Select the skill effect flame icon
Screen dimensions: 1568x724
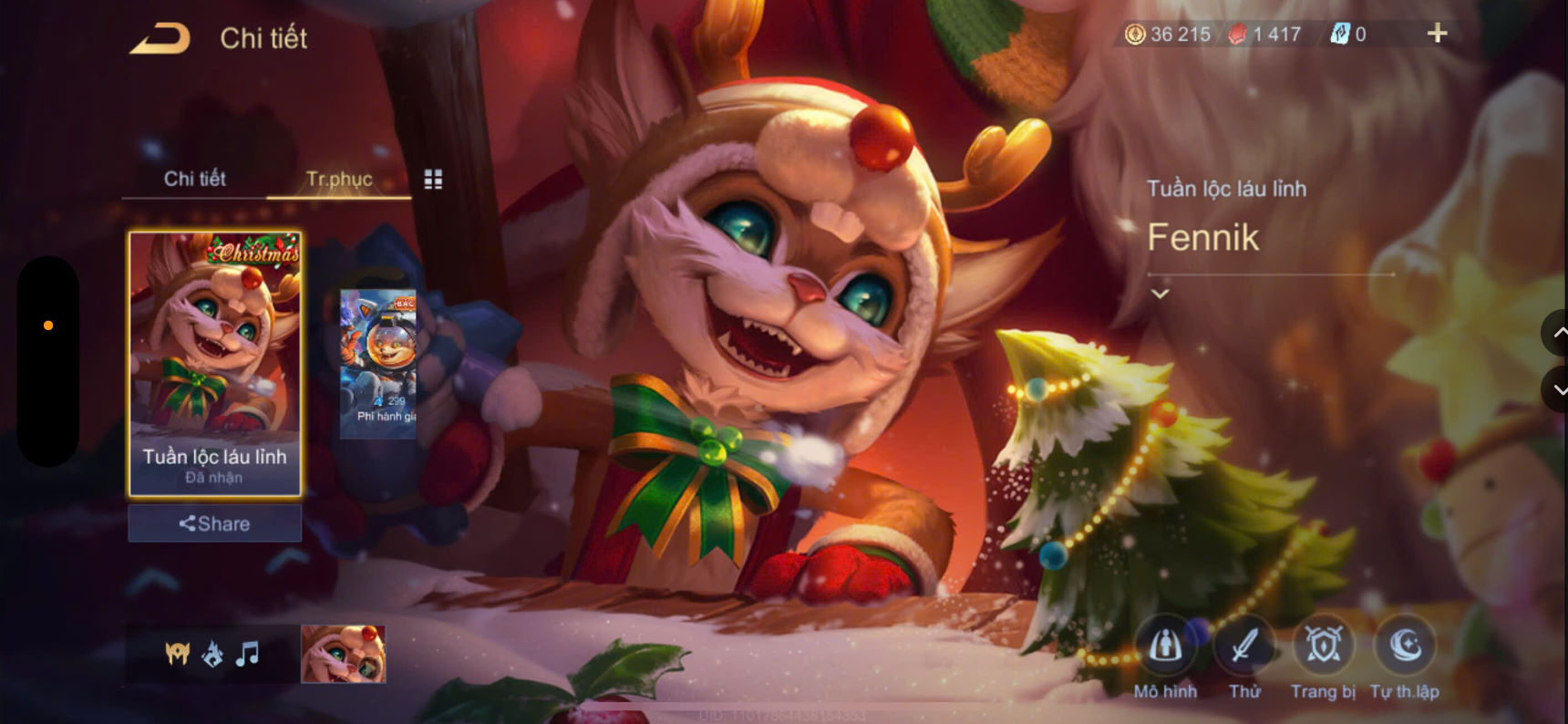pyautogui.click(x=213, y=652)
